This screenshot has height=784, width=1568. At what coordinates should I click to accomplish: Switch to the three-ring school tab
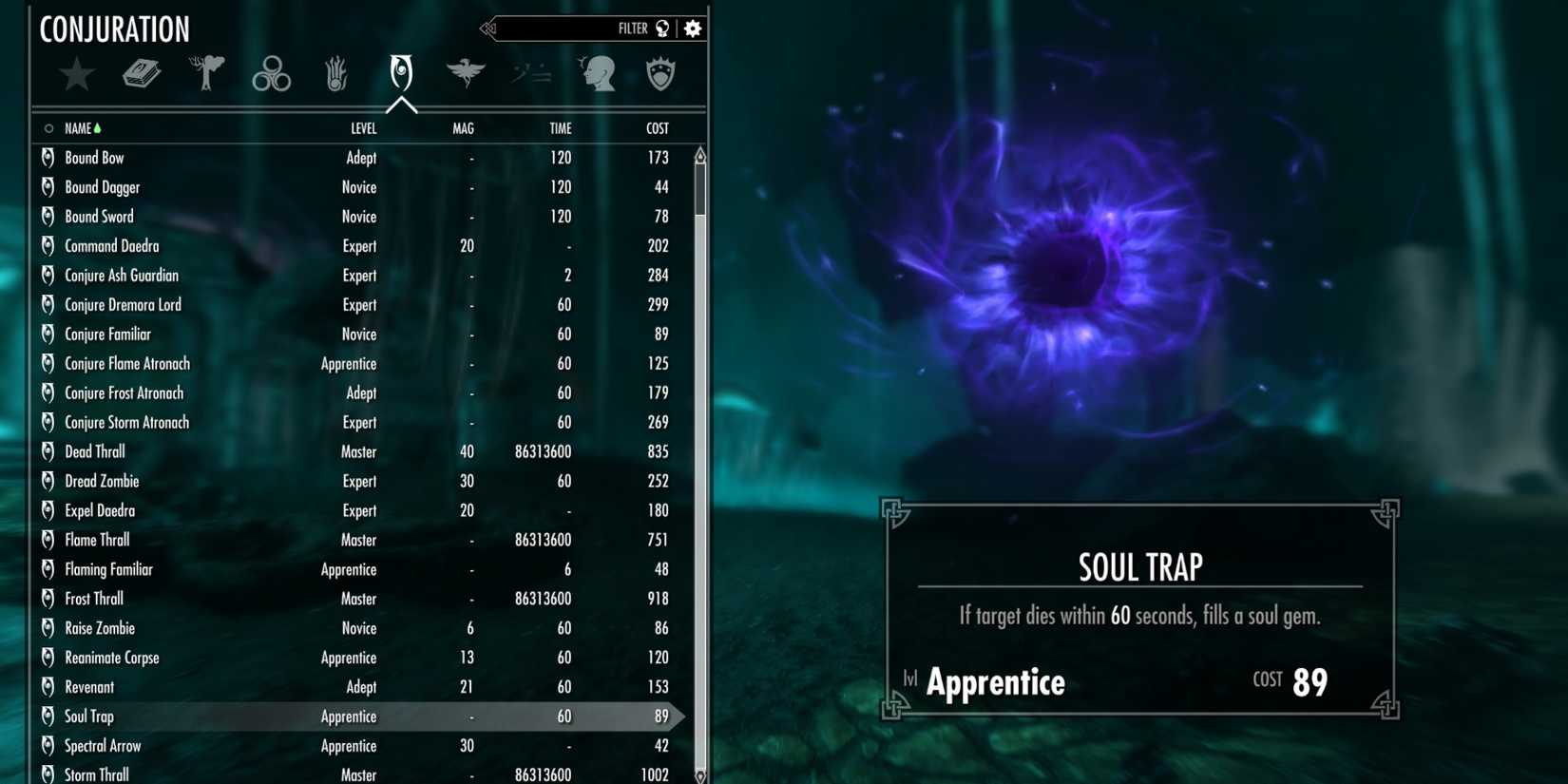tap(271, 74)
